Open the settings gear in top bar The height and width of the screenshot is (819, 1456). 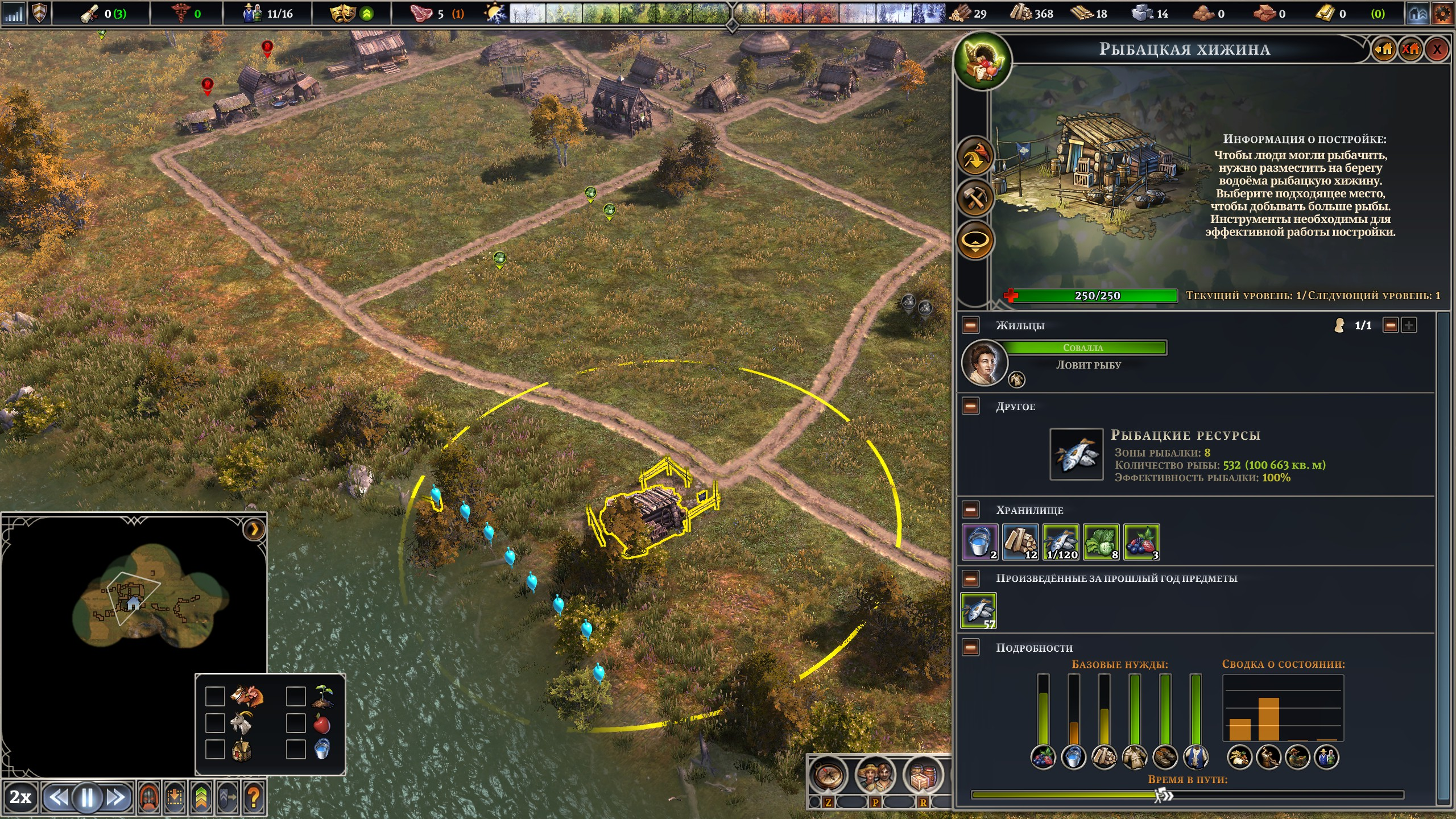click(1442, 14)
